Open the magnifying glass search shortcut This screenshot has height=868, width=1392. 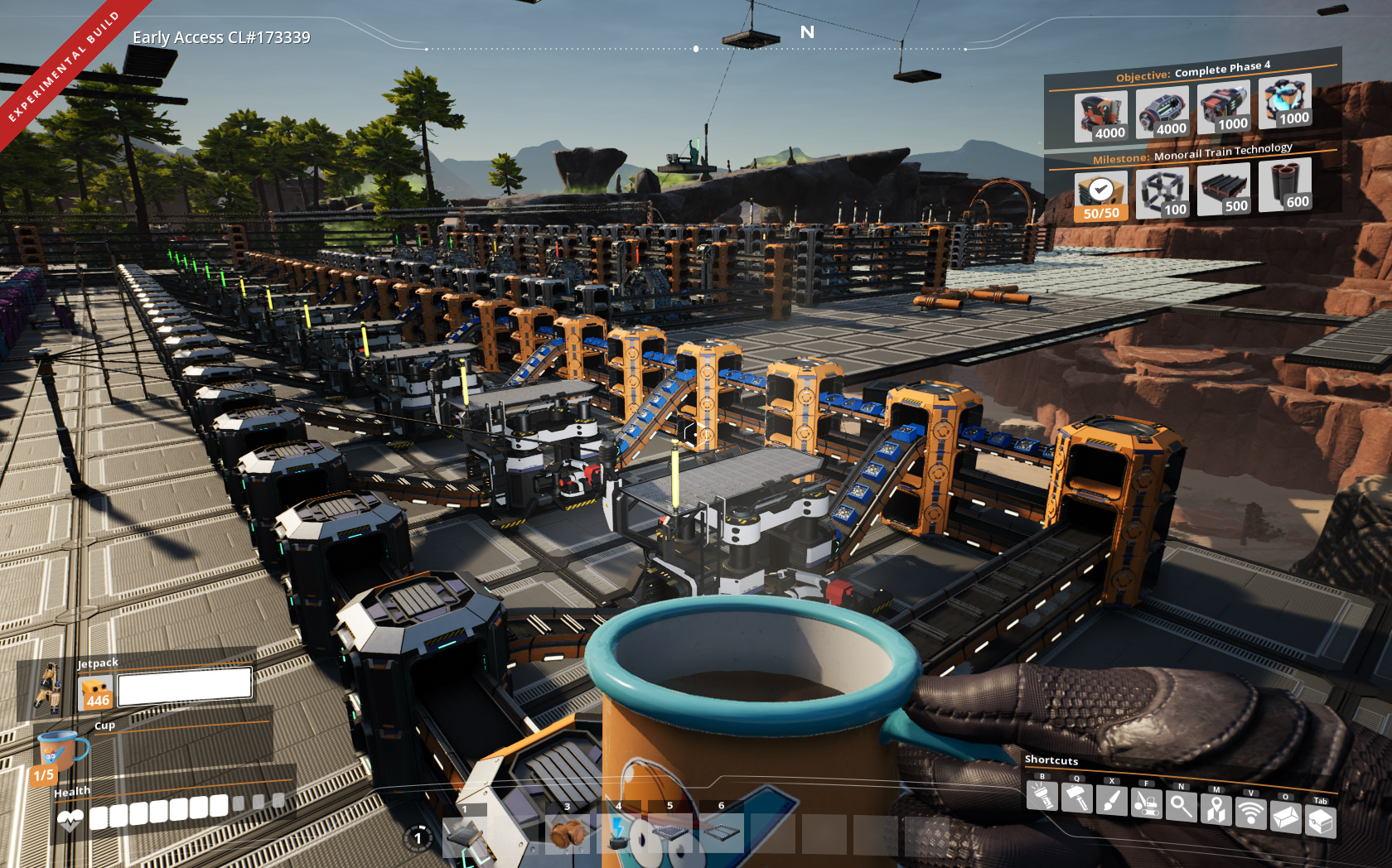point(1181,805)
